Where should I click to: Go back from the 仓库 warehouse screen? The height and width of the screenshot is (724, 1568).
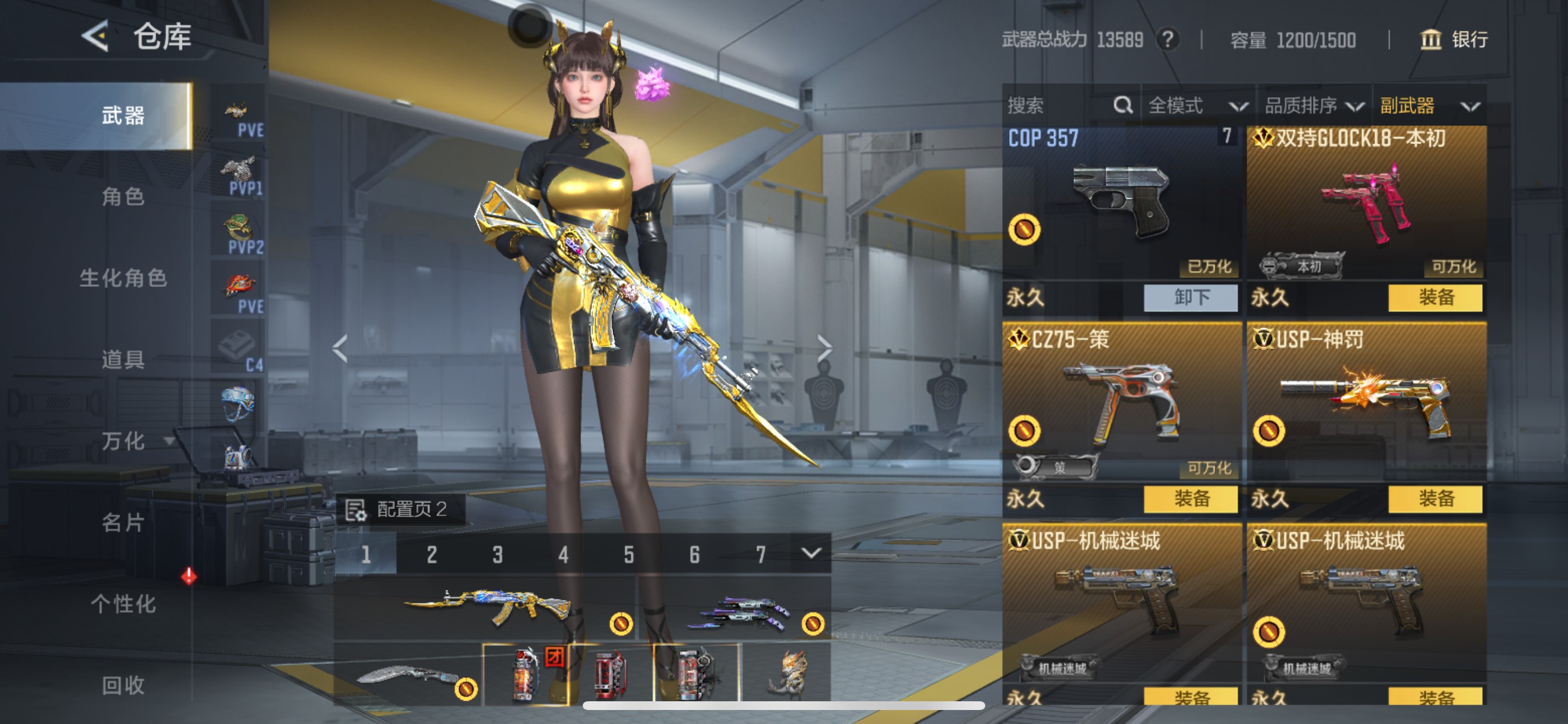(x=96, y=37)
